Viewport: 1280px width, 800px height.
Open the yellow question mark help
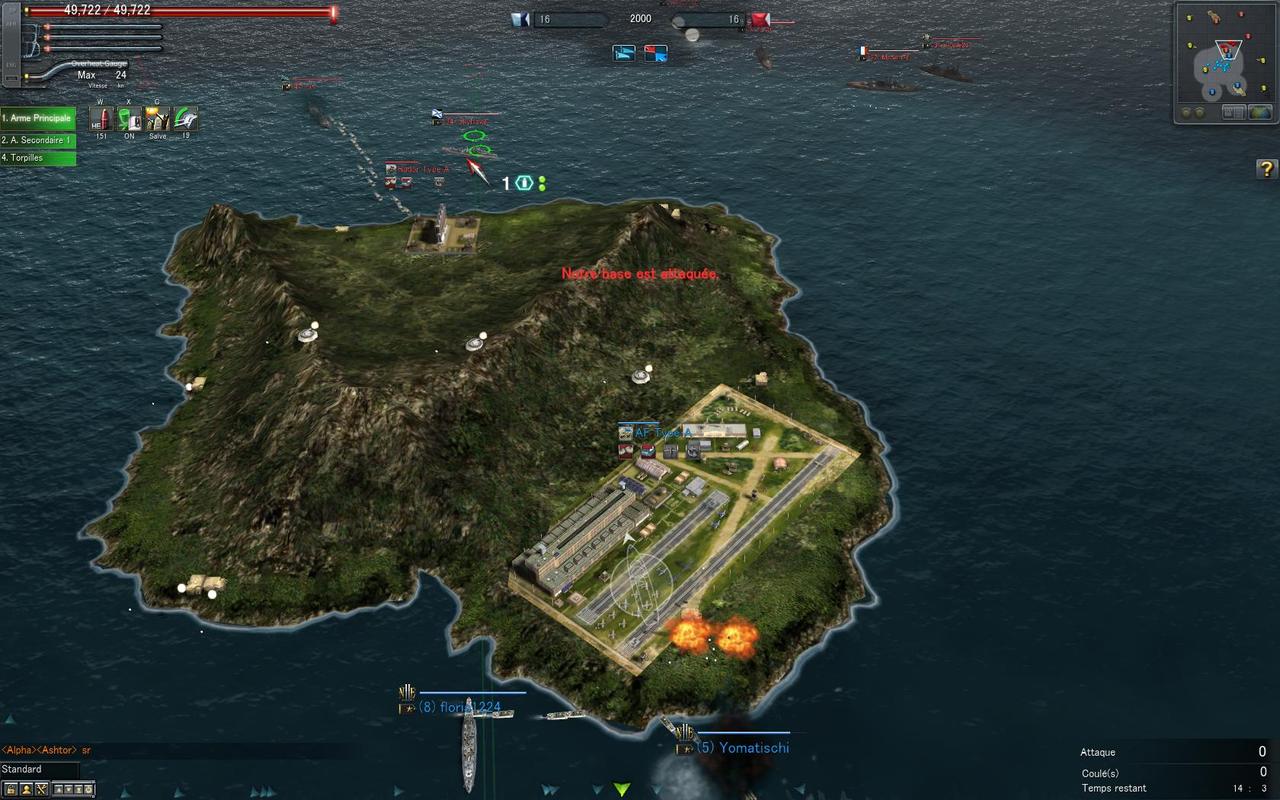click(x=1266, y=169)
